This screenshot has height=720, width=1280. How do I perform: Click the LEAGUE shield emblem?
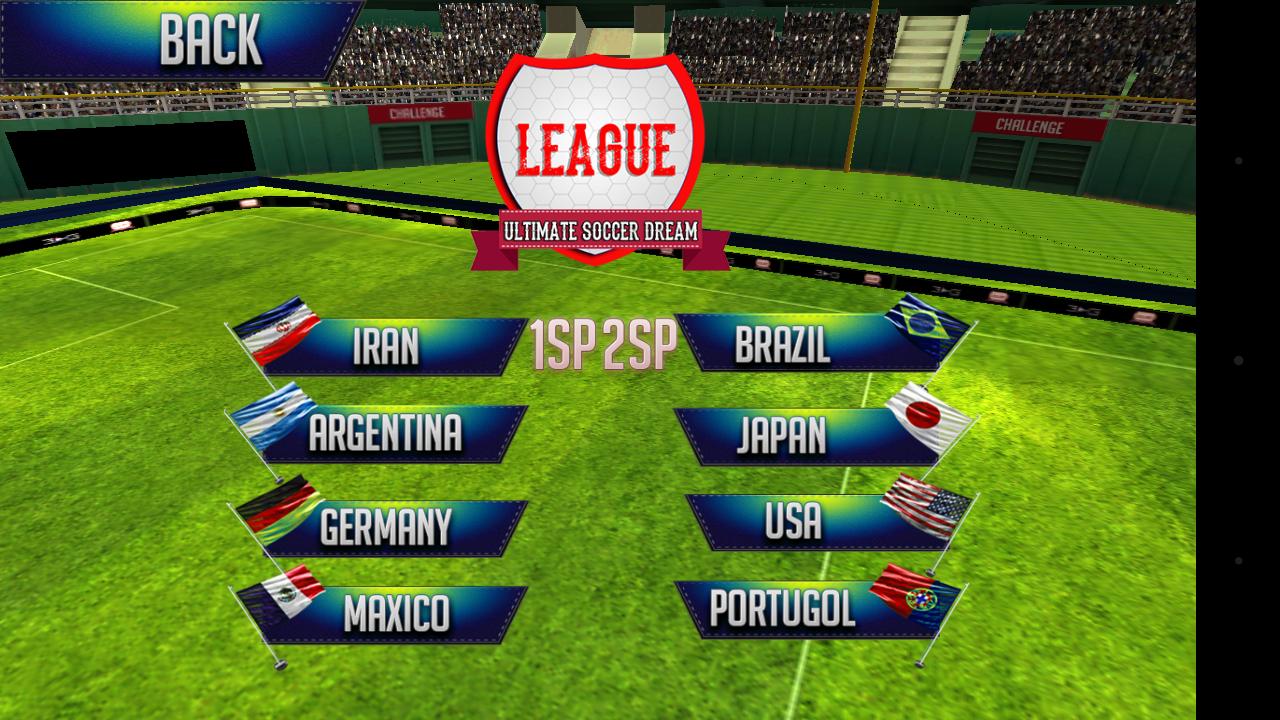598,146
